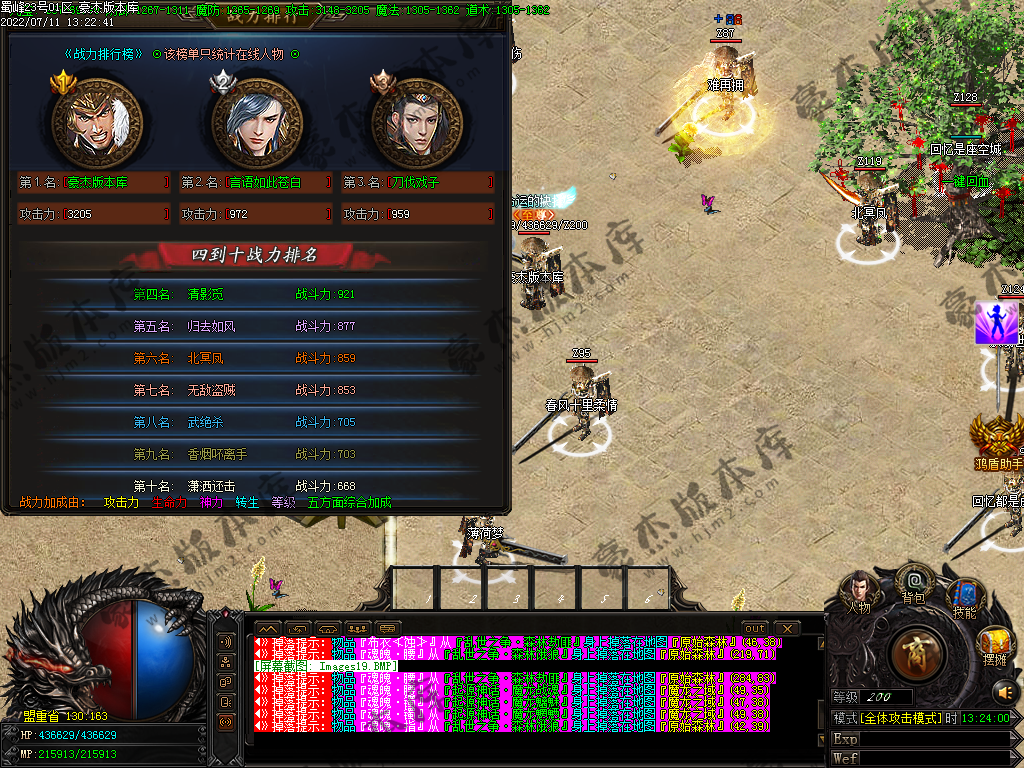Select third-place player 刀伐戏子 portrait

point(416,124)
